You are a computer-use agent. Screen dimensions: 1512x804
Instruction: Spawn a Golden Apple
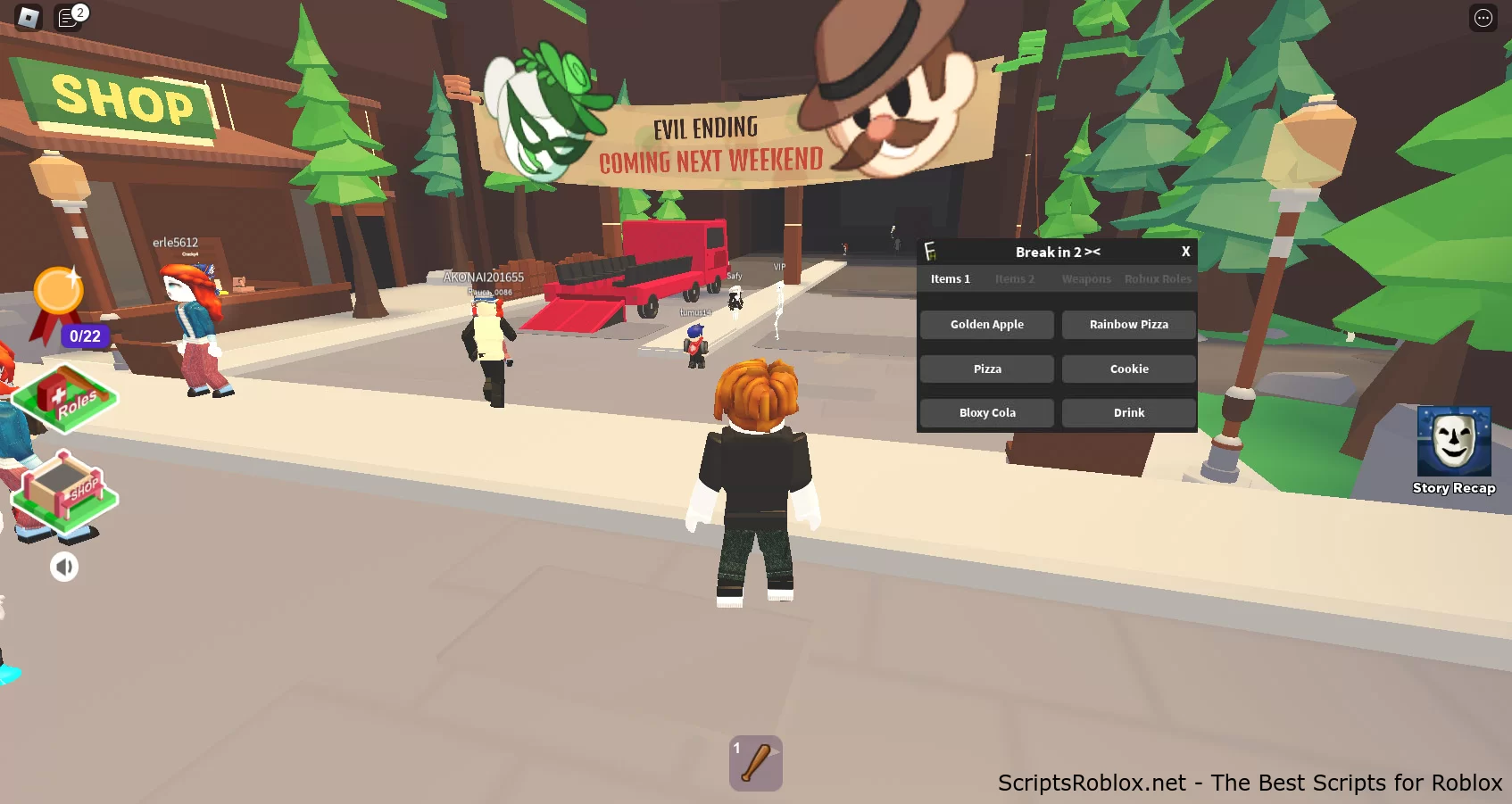coord(986,324)
